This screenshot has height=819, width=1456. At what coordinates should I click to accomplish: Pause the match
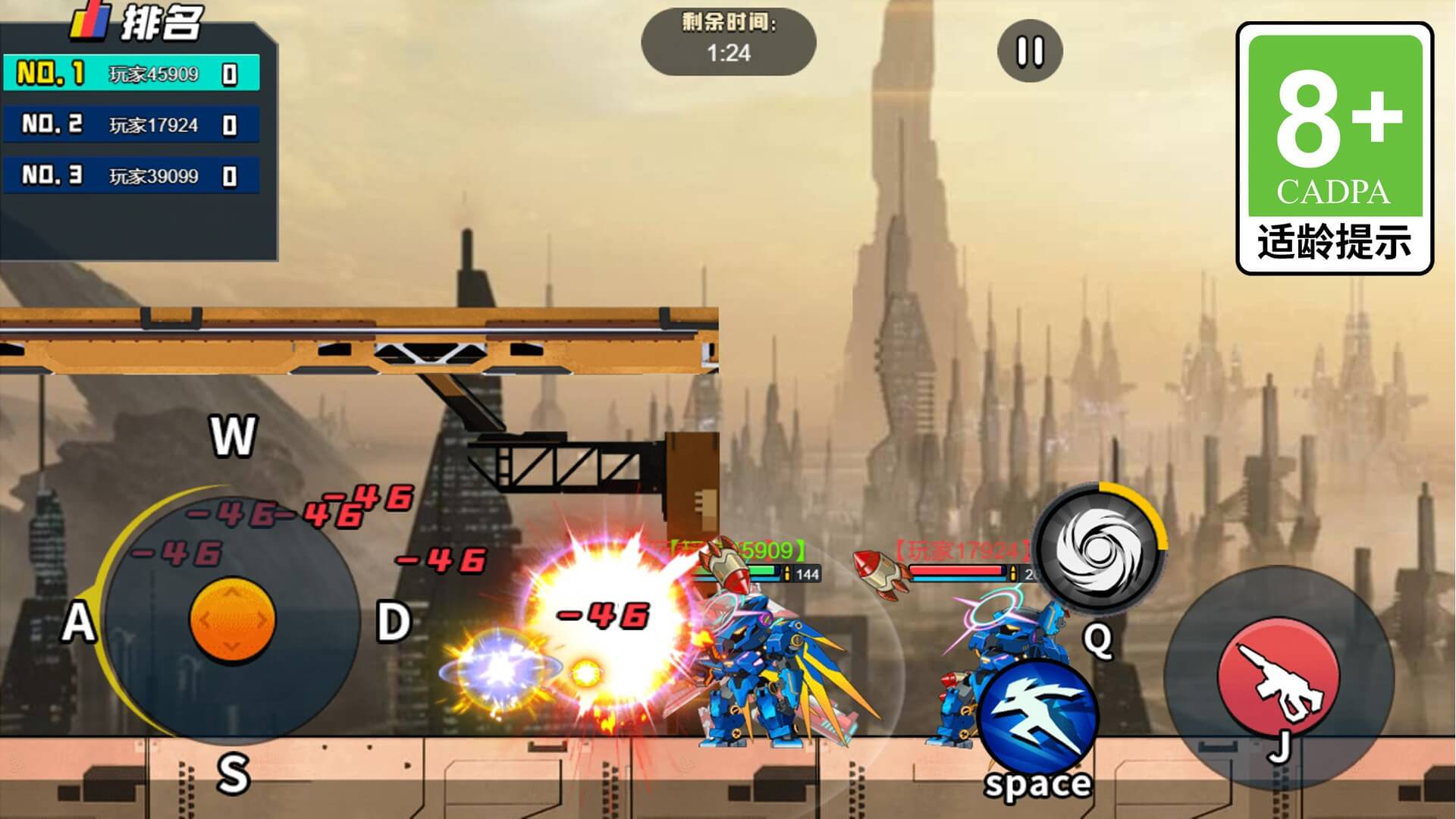point(1030,51)
